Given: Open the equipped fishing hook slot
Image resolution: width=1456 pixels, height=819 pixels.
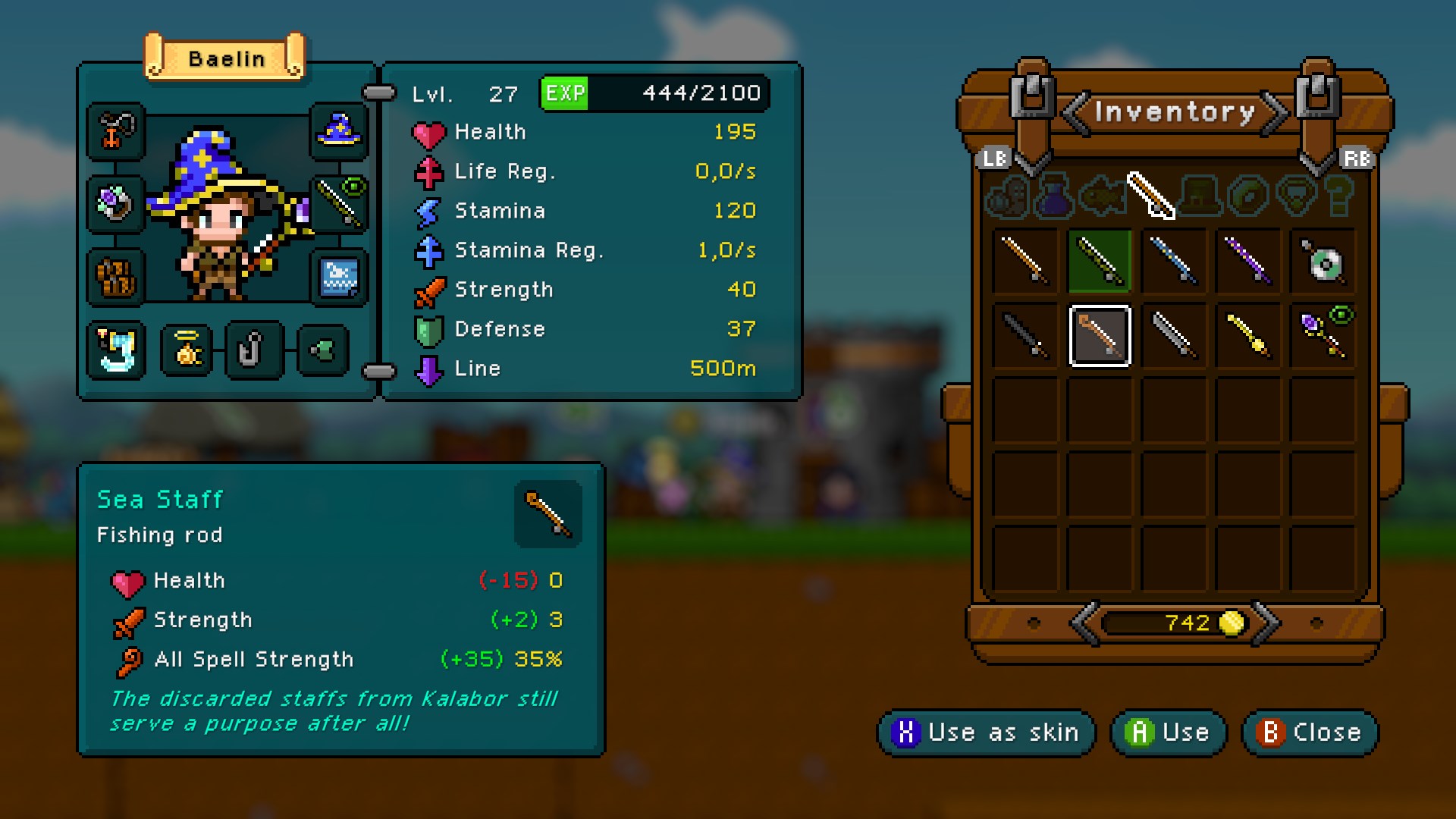Looking at the screenshot, I should (x=253, y=350).
